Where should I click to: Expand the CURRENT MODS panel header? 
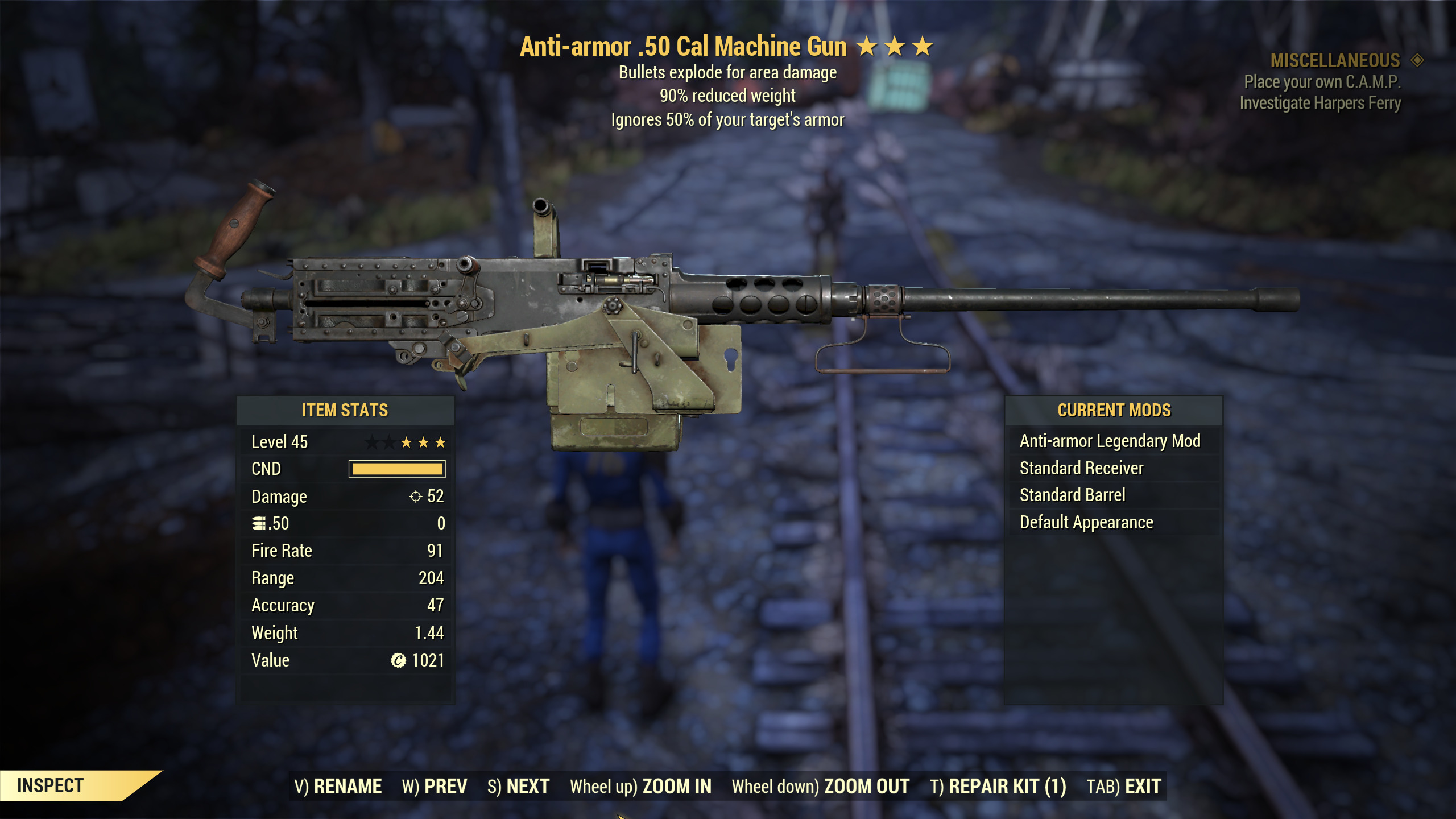1115,410
